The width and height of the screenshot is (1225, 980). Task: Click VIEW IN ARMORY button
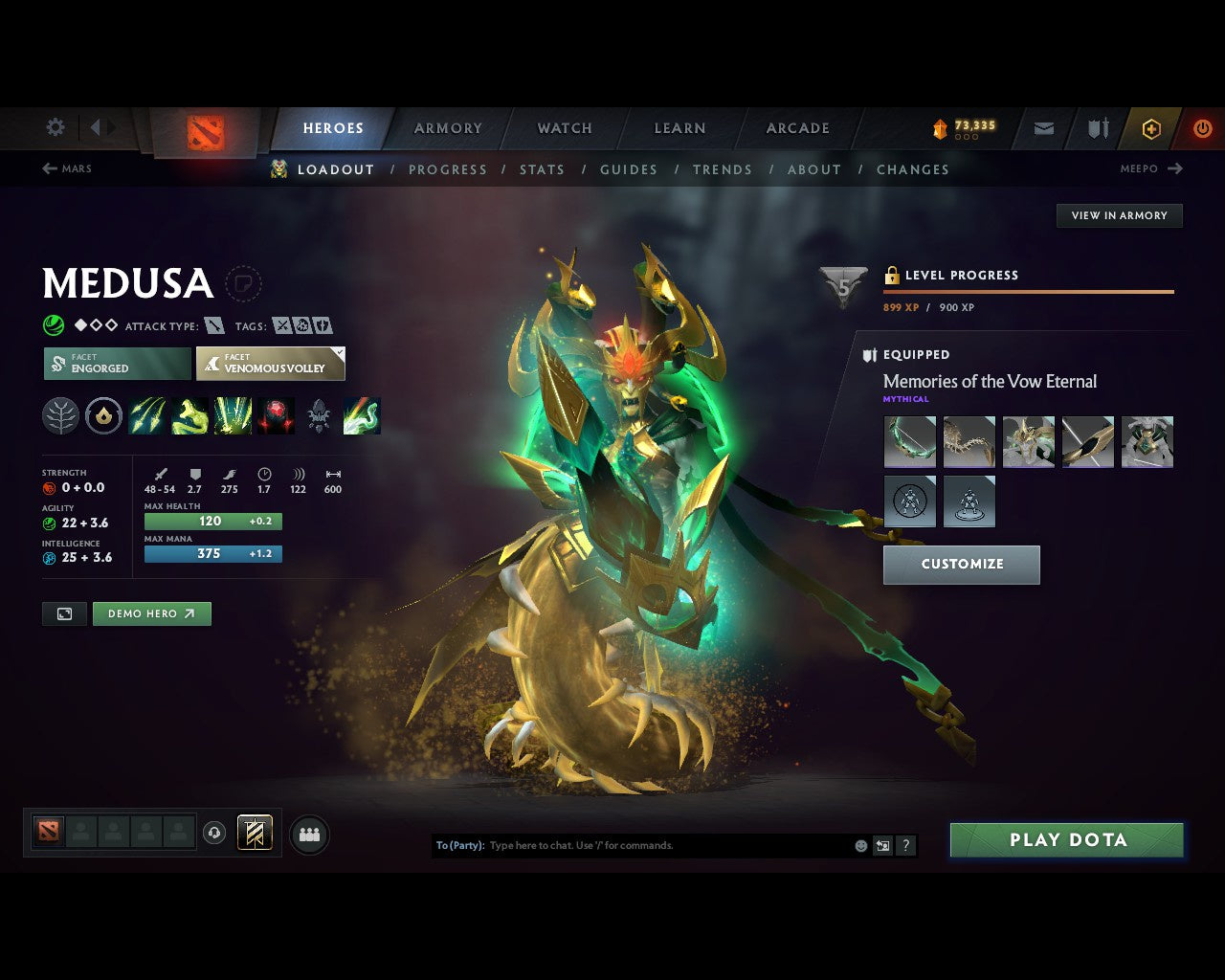point(1119,215)
